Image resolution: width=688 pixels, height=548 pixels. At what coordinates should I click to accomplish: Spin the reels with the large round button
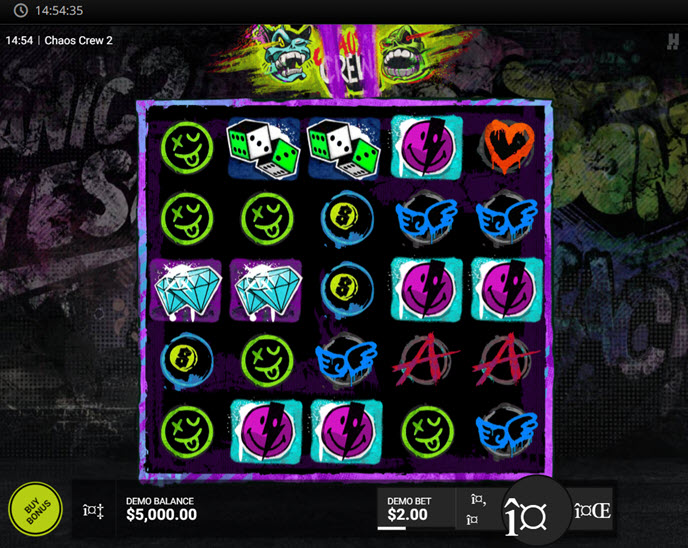tap(524, 511)
